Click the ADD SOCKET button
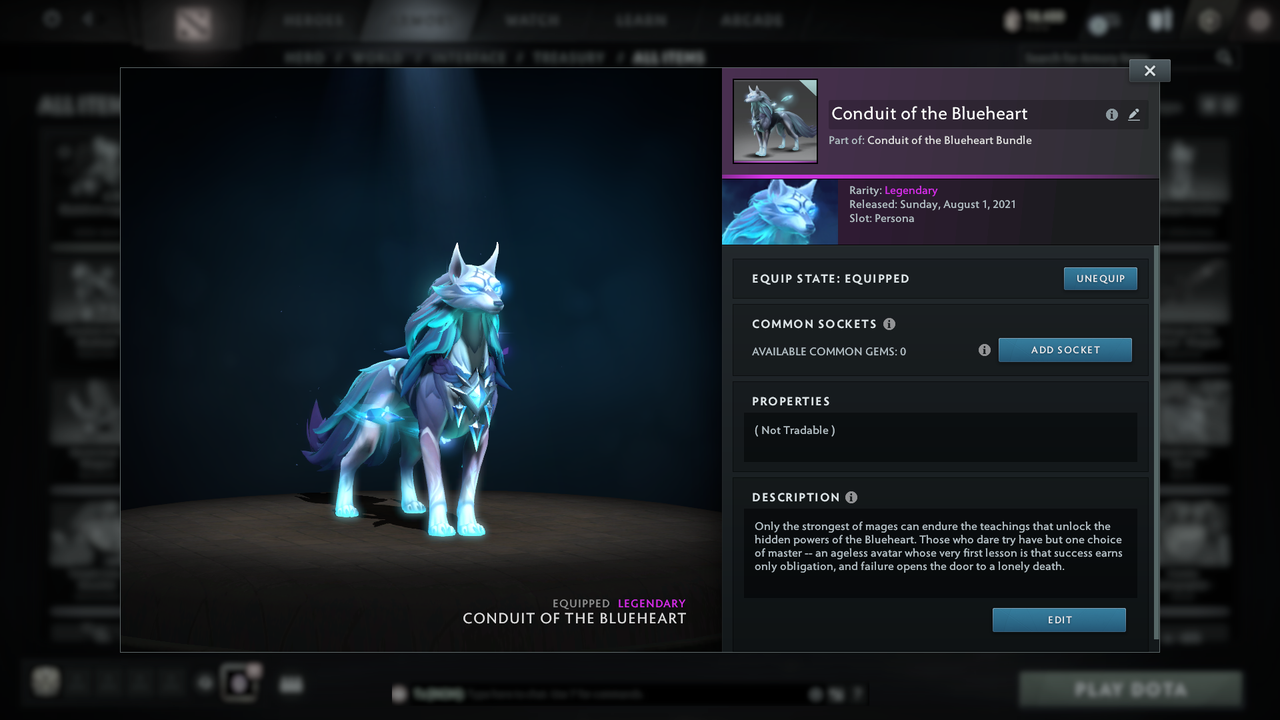Viewport: 1280px width, 720px height. point(1065,349)
